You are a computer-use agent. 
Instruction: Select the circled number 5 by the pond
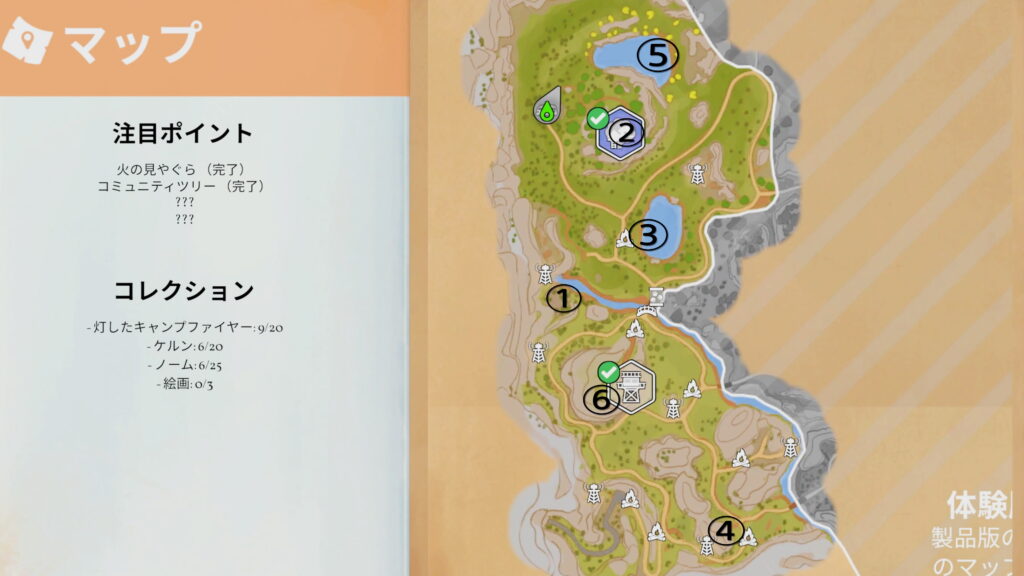657,54
